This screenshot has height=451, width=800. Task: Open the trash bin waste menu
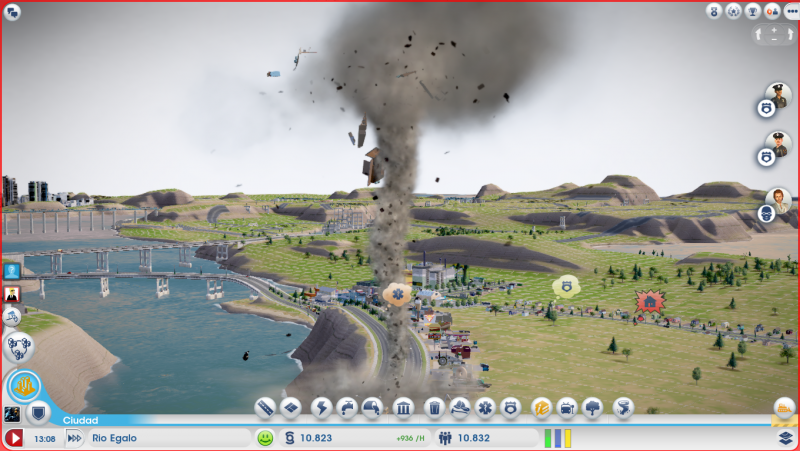coord(434,408)
